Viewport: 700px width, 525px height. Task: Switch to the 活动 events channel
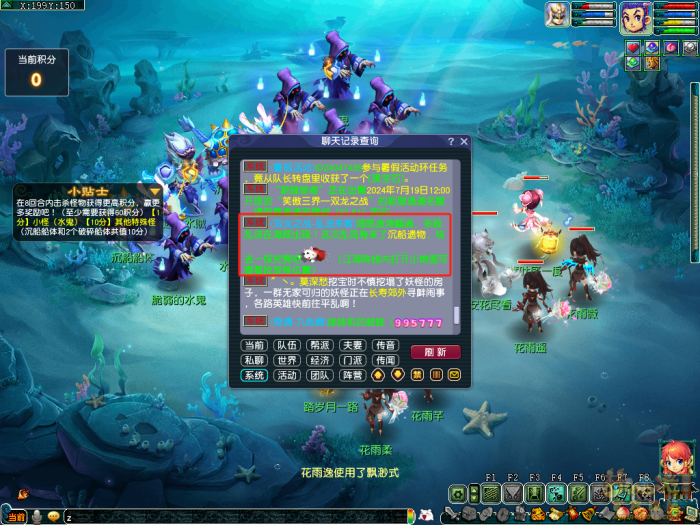287,375
